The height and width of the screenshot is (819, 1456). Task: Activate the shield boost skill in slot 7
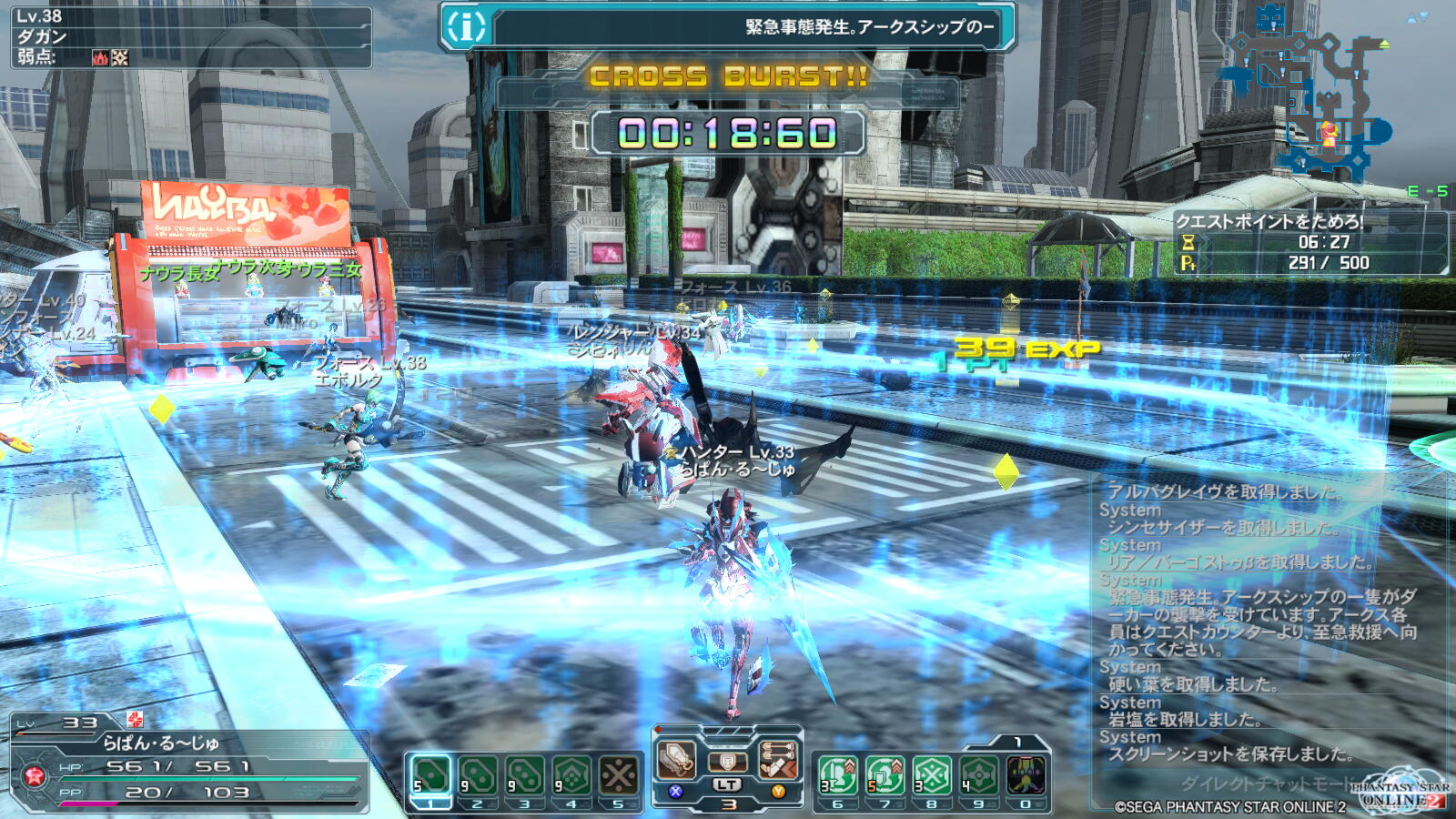tap(885, 776)
